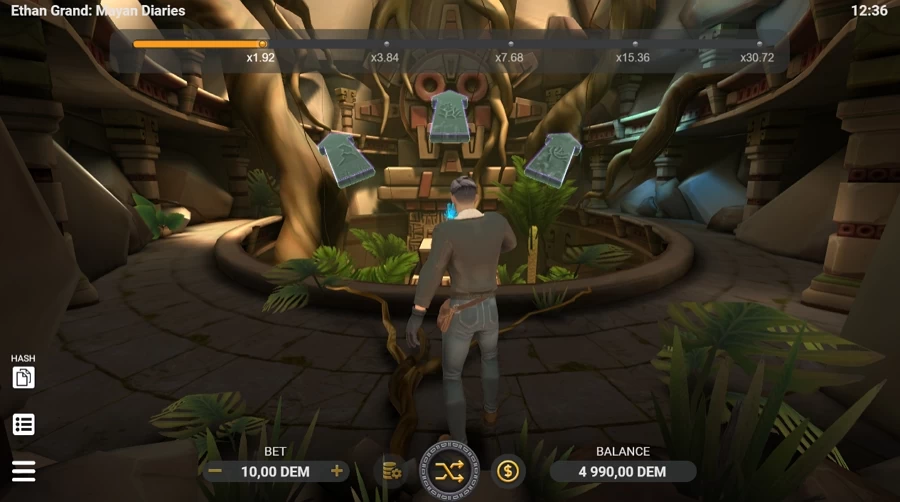Increase the bet with the plus button
The image size is (900, 502).
(337, 471)
